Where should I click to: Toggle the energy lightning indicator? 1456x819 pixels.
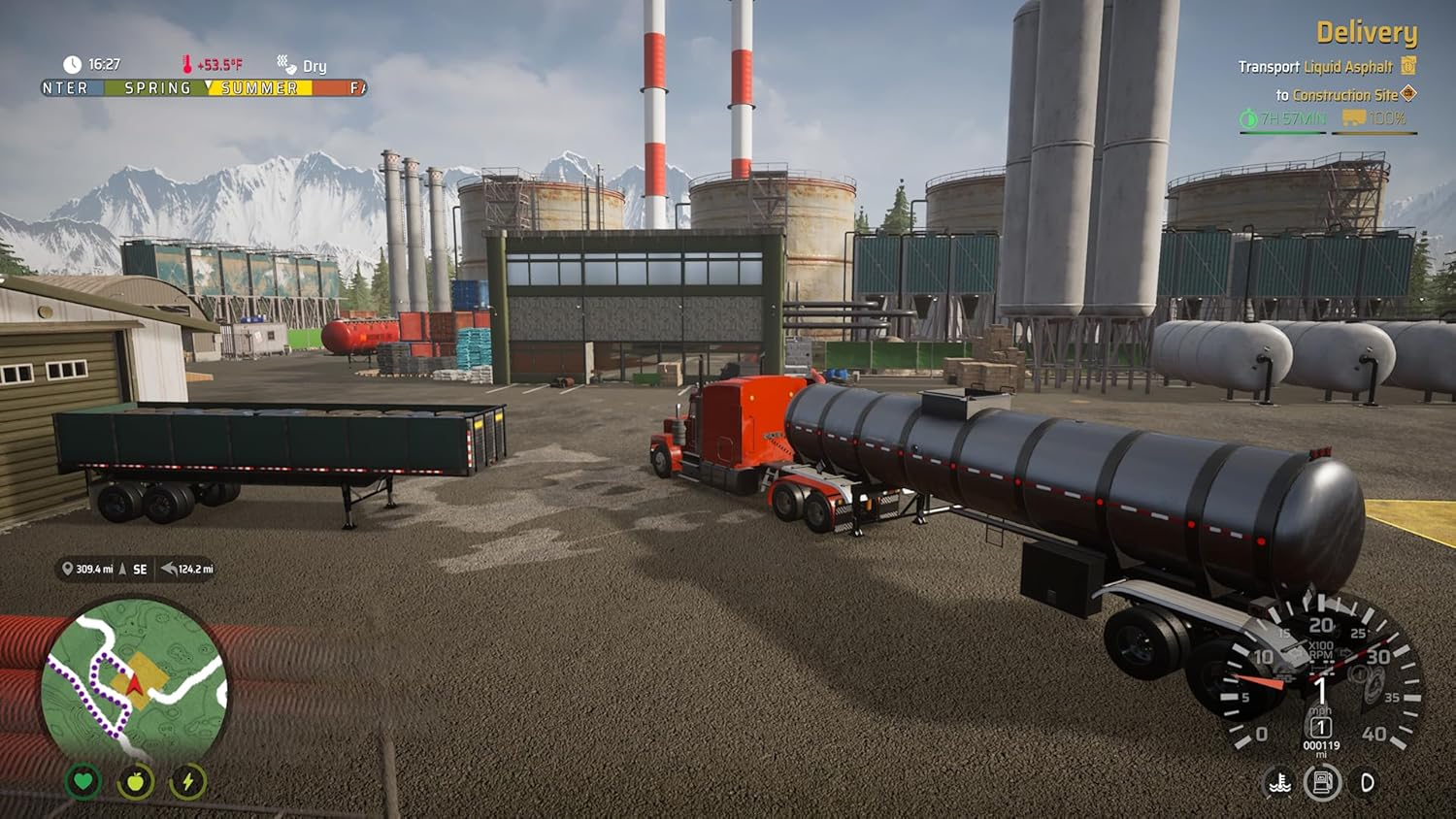point(189,782)
